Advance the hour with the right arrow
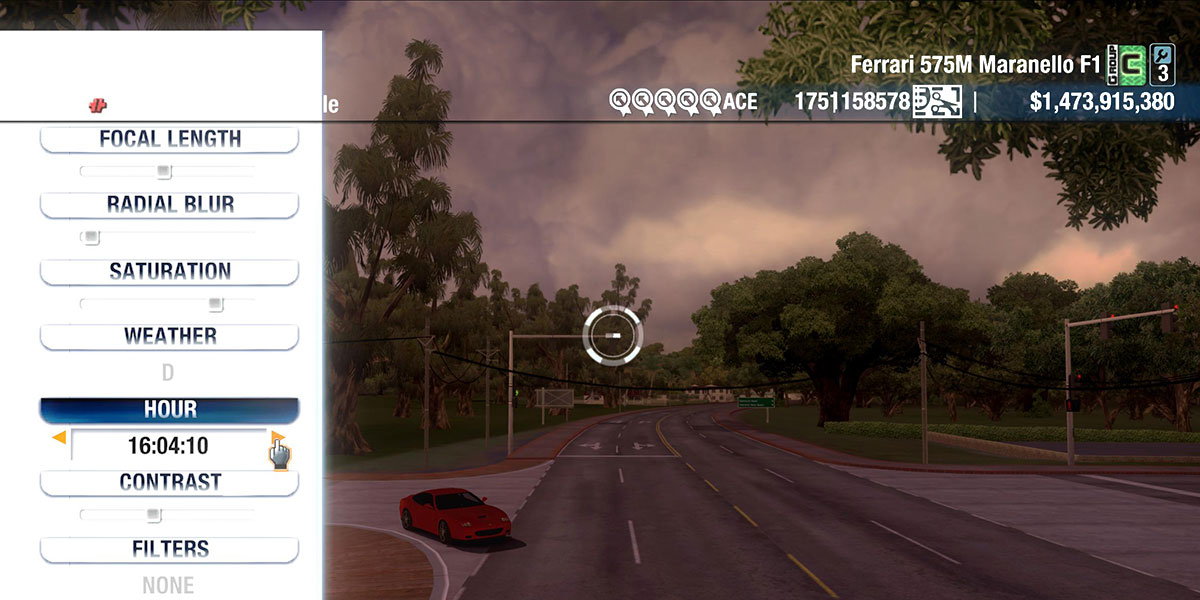 pyautogui.click(x=277, y=438)
